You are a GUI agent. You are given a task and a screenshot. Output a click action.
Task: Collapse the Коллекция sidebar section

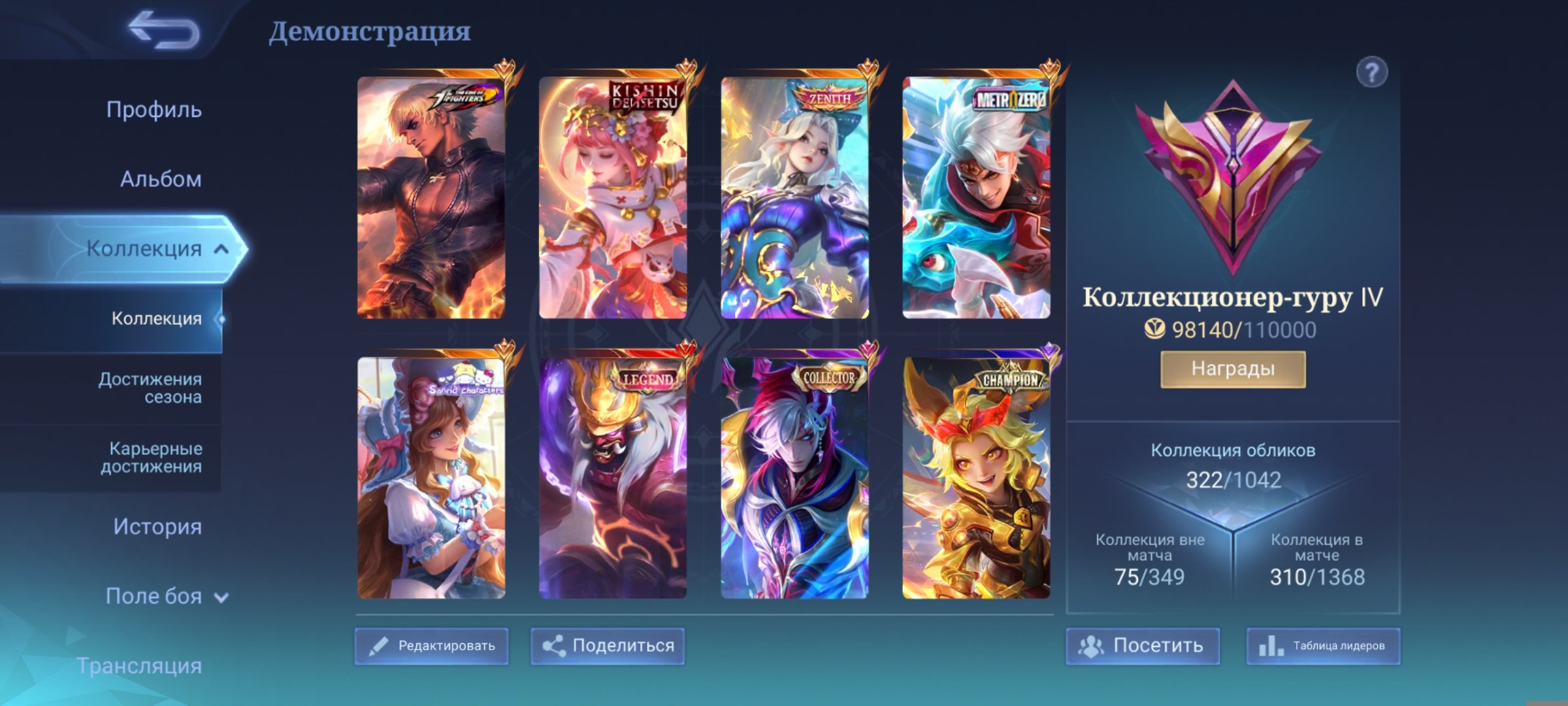(221, 248)
